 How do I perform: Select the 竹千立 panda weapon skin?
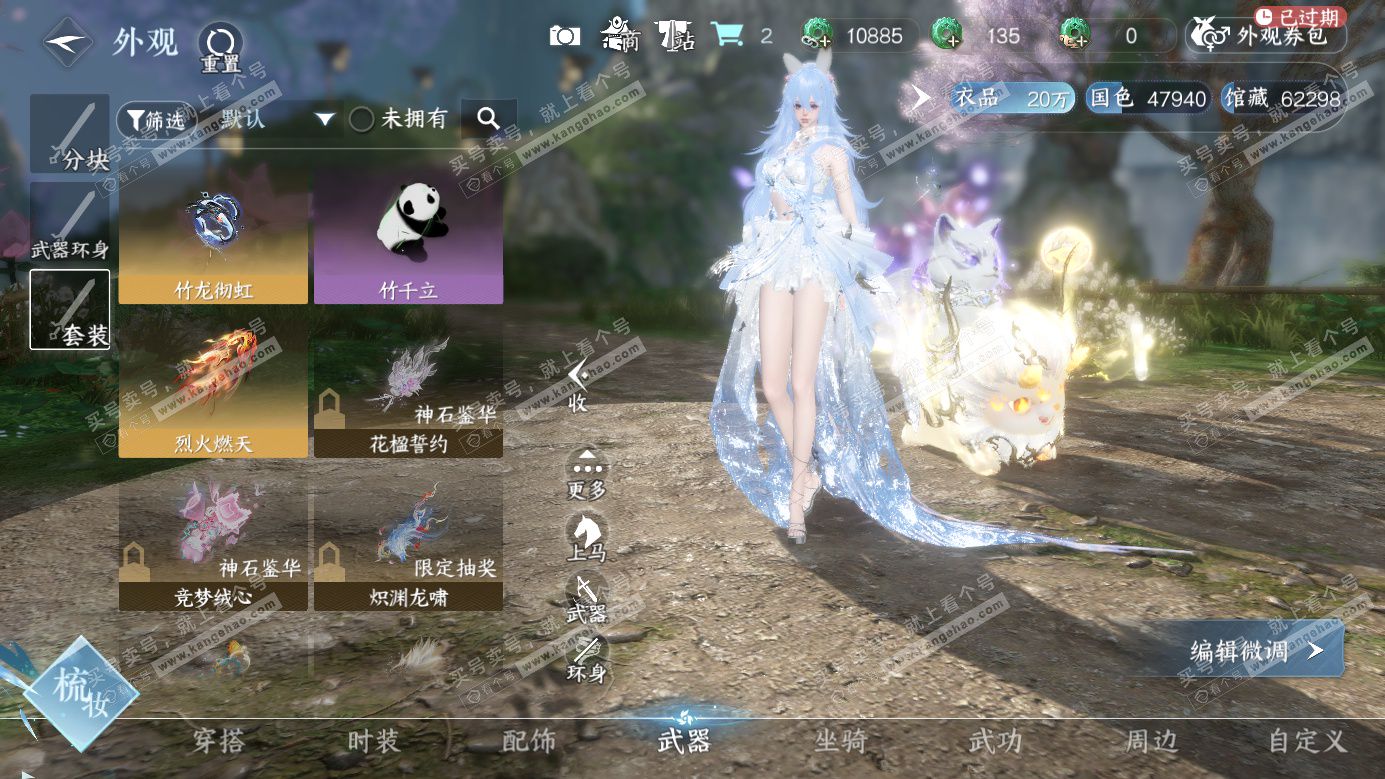[x=408, y=236]
